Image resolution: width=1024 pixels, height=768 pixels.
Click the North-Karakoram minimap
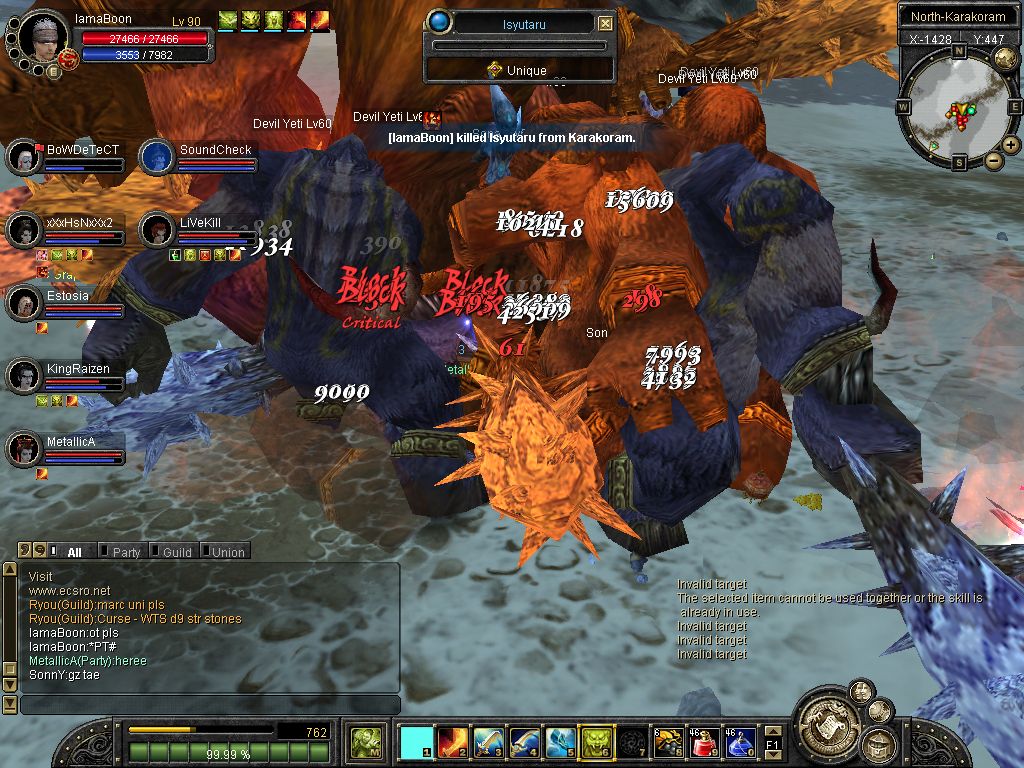[958, 110]
